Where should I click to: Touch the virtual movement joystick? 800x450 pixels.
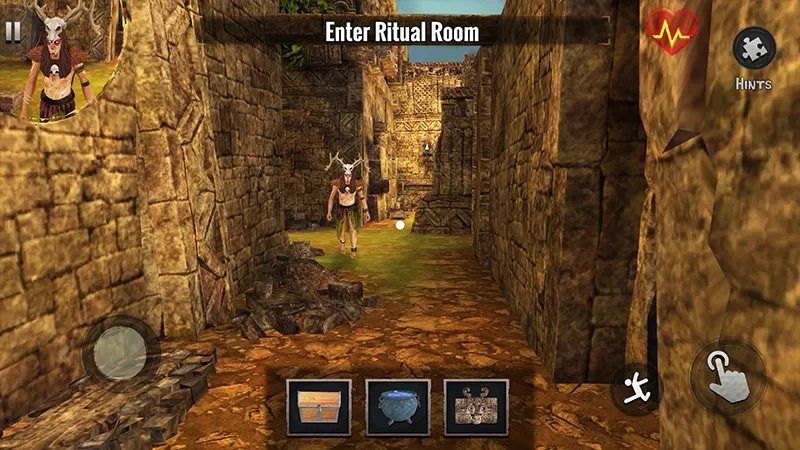(119, 351)
